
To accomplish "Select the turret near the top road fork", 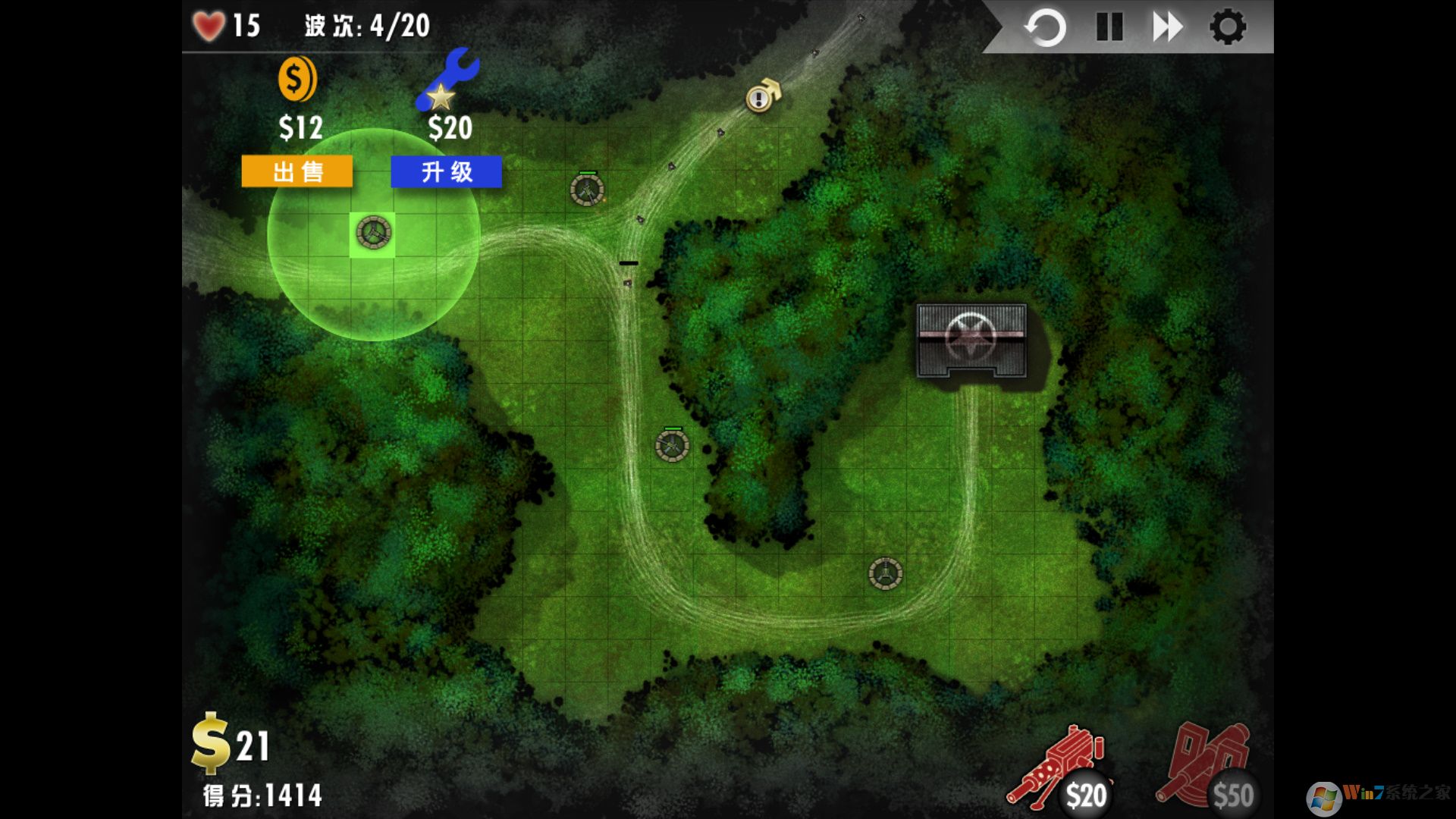I will [588, 191].
